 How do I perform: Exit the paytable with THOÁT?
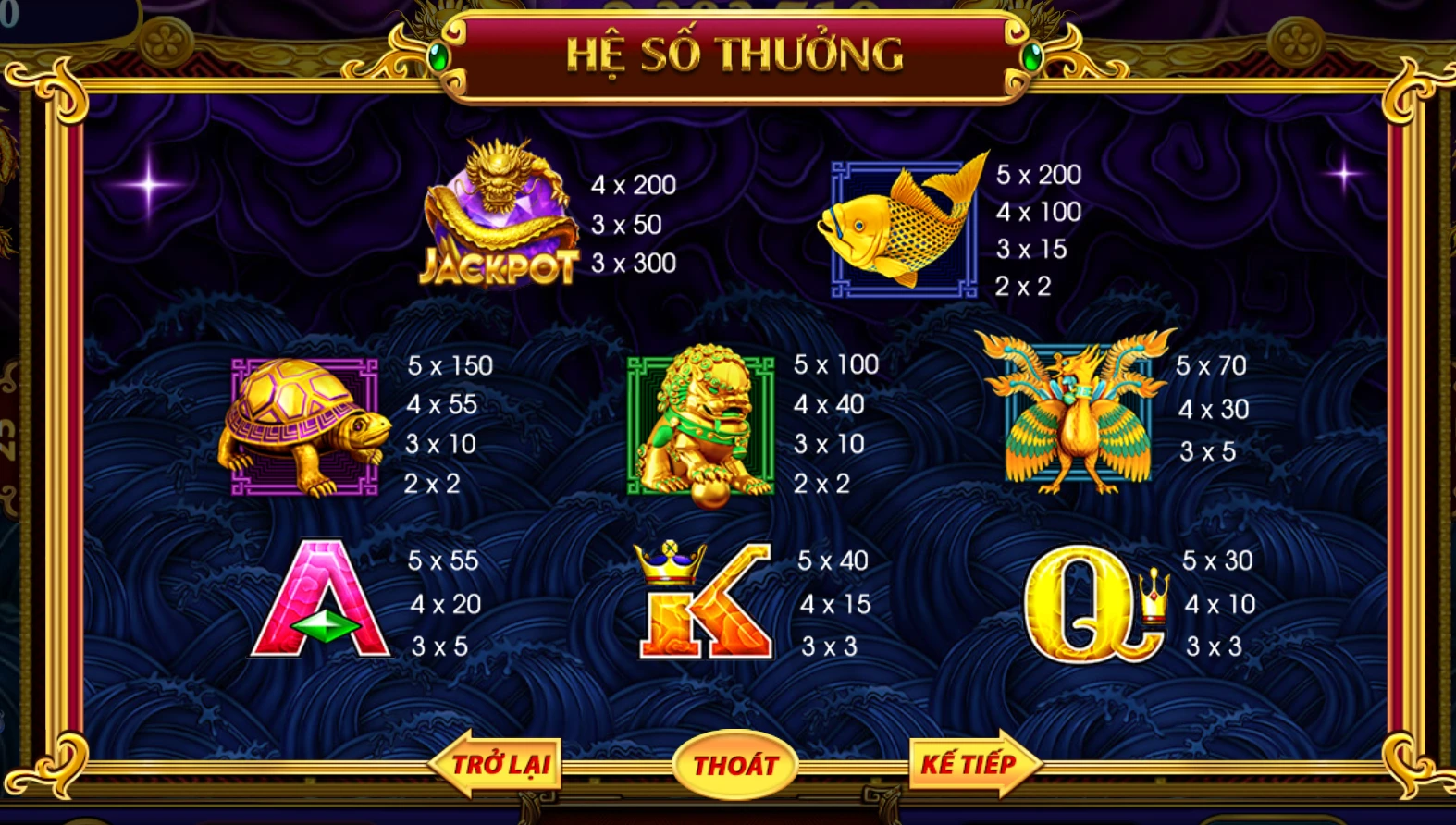(735, 765)
